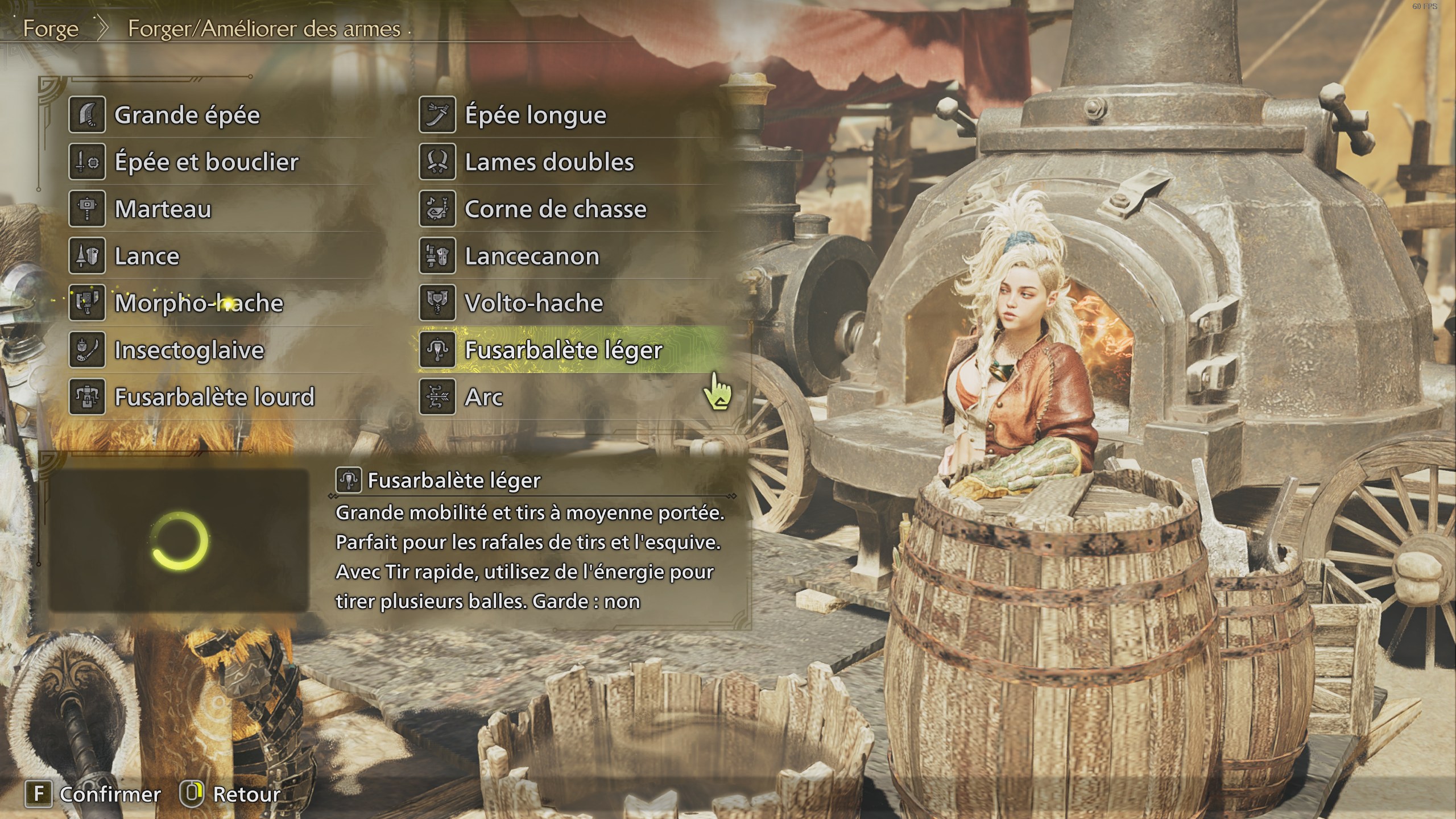Choose the Marteau weapon entry
Screen dimensions: 1456x819
[x=163, y=209]
